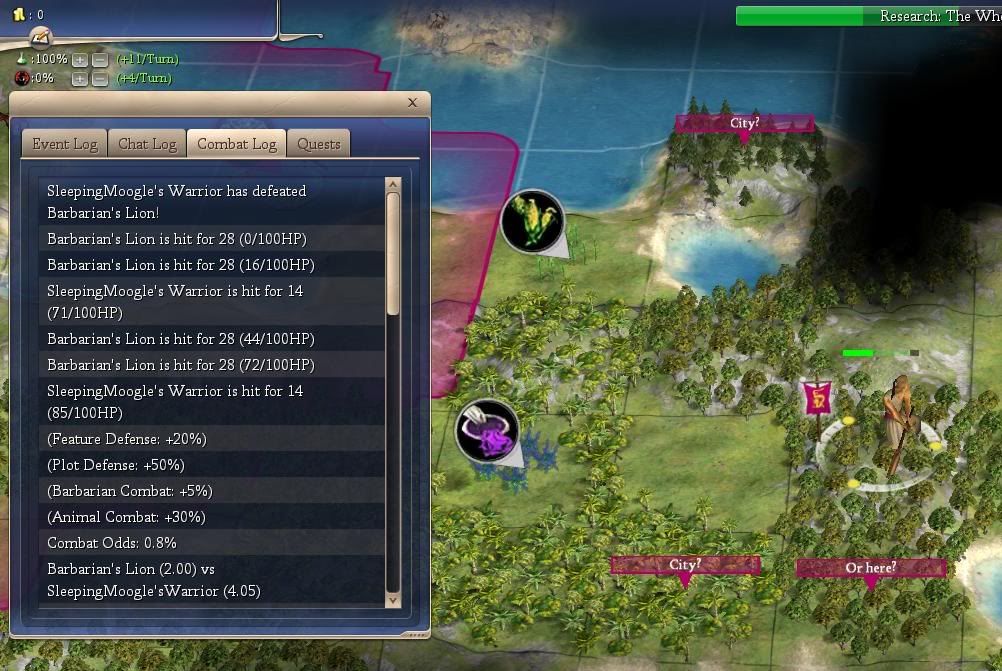The height and width of the screenshot is (671, 1002).
Task: Close the log window
Action: [413, 102]
